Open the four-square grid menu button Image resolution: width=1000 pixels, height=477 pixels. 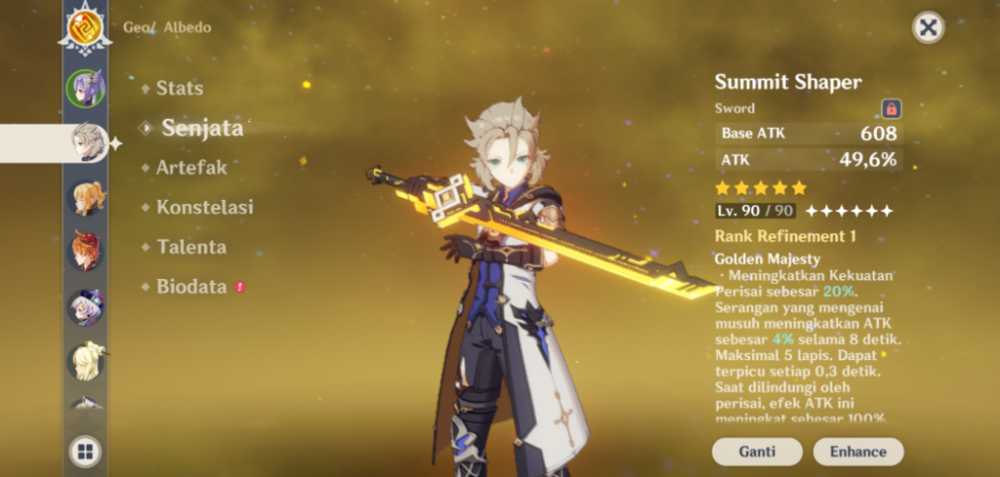(85, 452)
